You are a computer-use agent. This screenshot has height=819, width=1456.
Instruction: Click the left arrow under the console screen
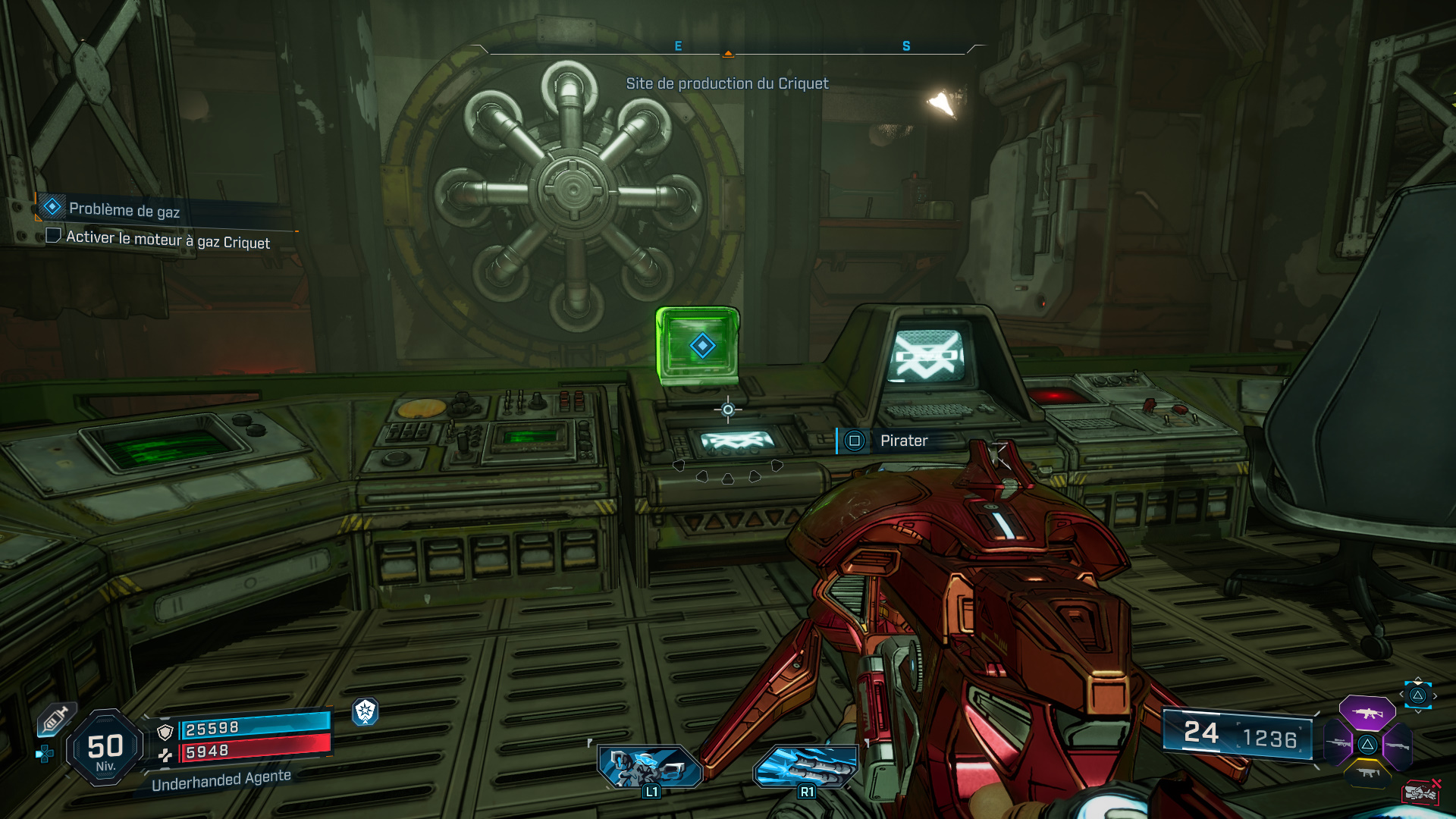[x=680, y=466]
